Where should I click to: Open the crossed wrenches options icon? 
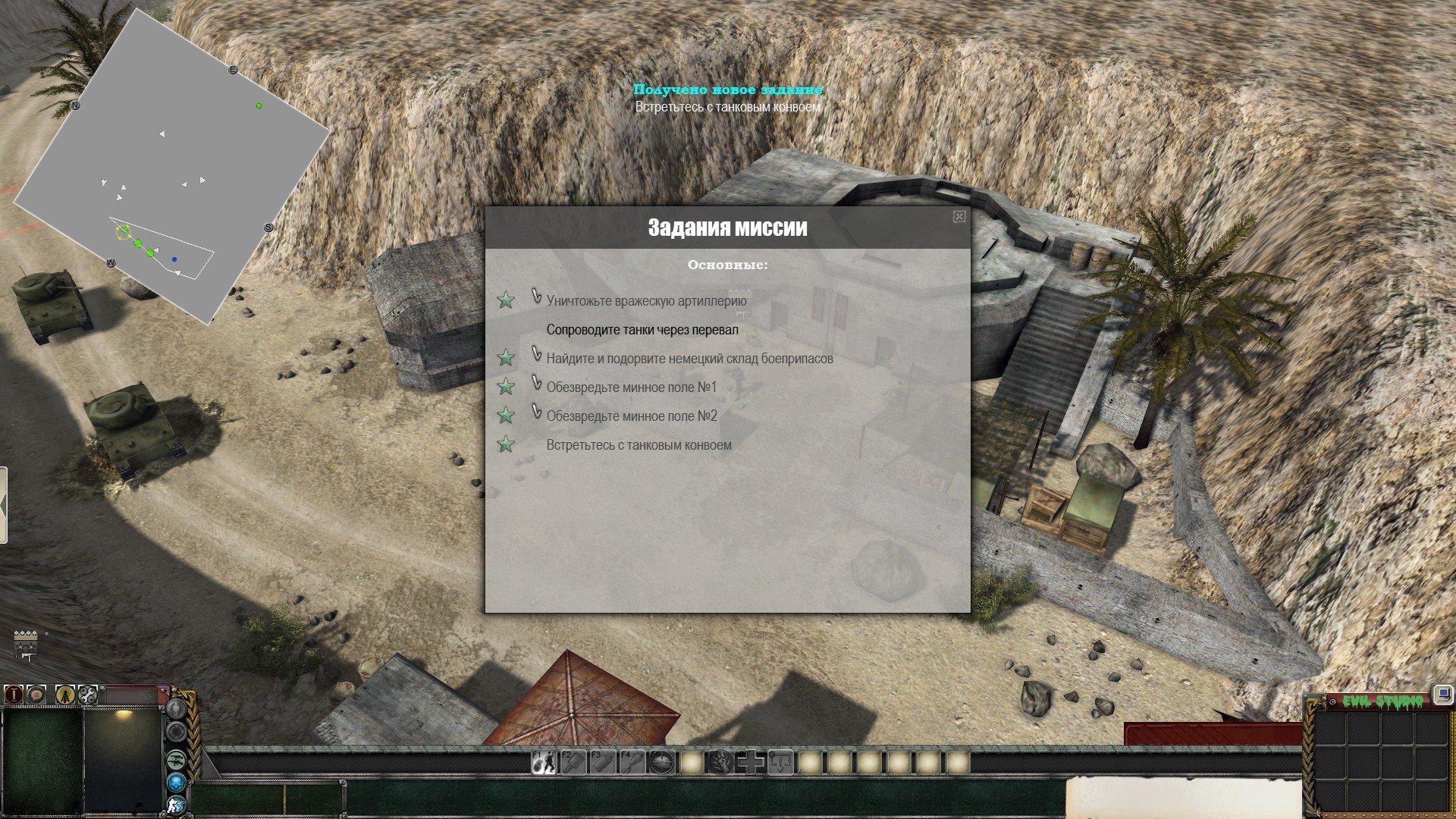tap(87, 694)
